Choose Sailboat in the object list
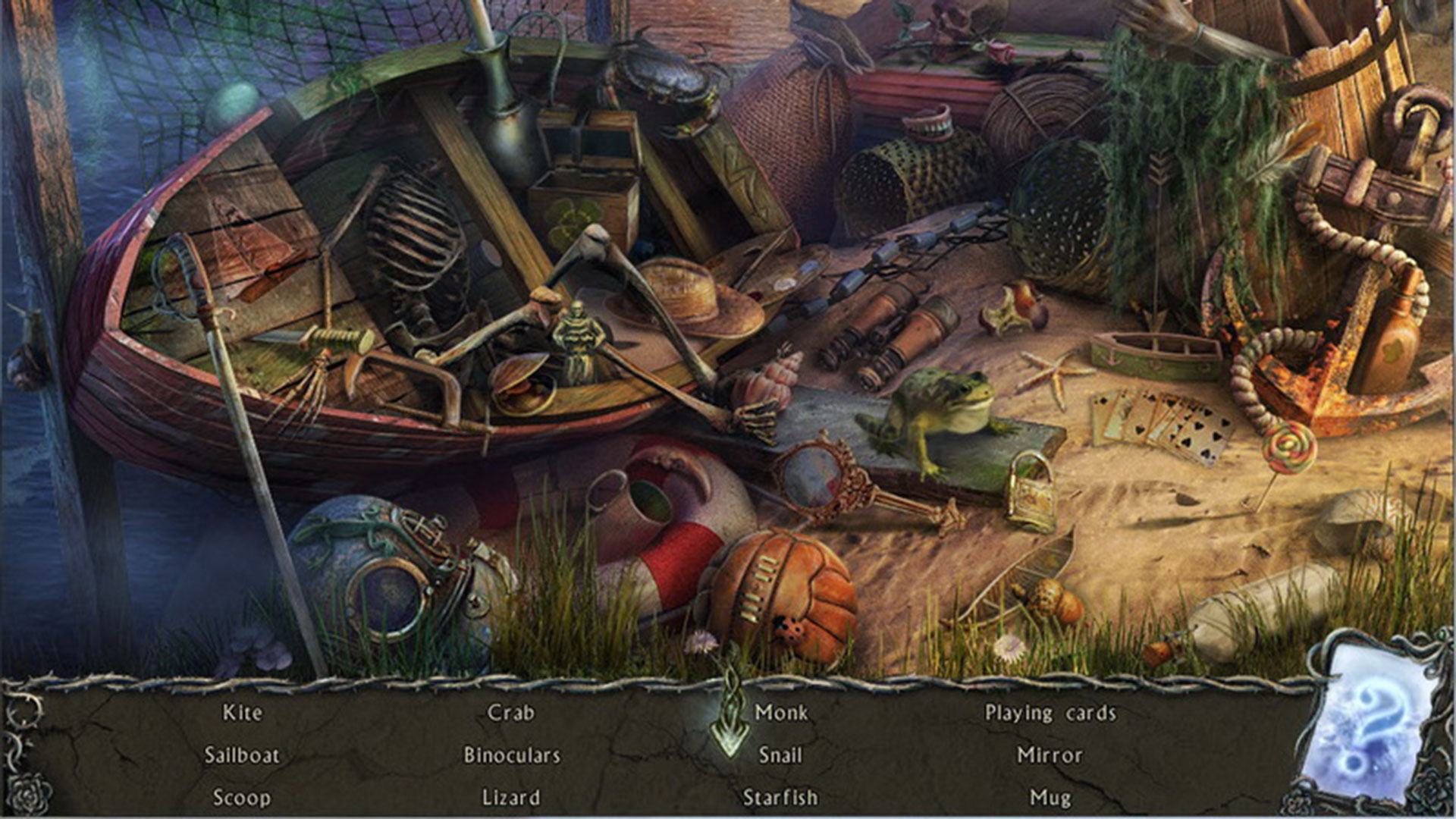 242,755
